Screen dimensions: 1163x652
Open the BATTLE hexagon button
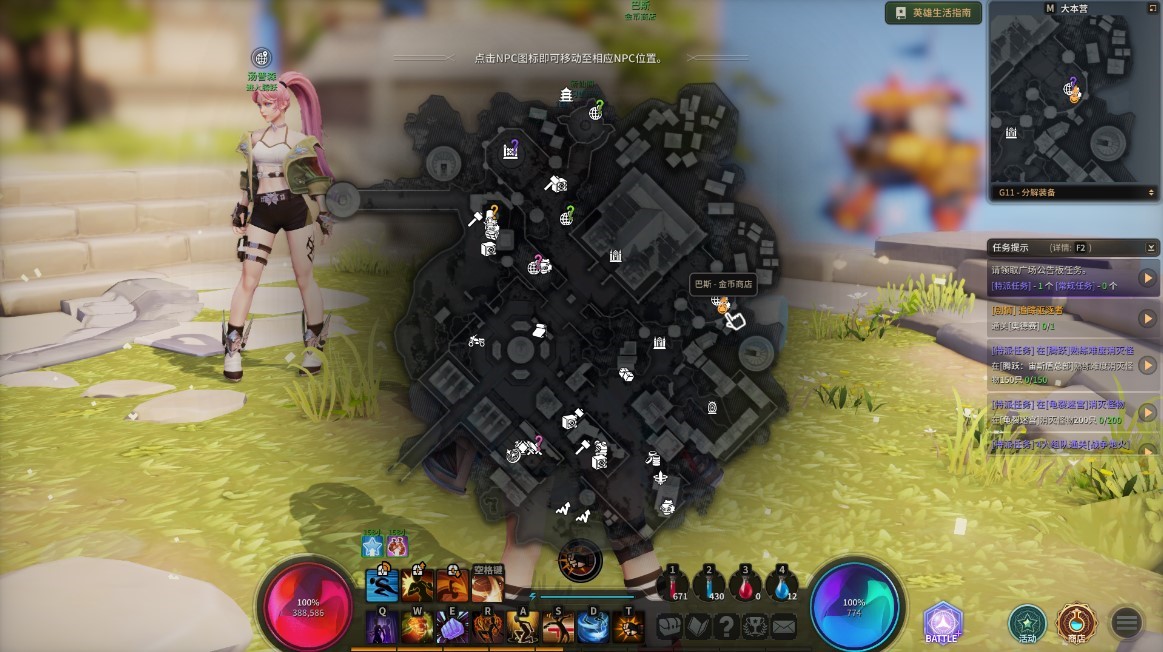[942, 622]
